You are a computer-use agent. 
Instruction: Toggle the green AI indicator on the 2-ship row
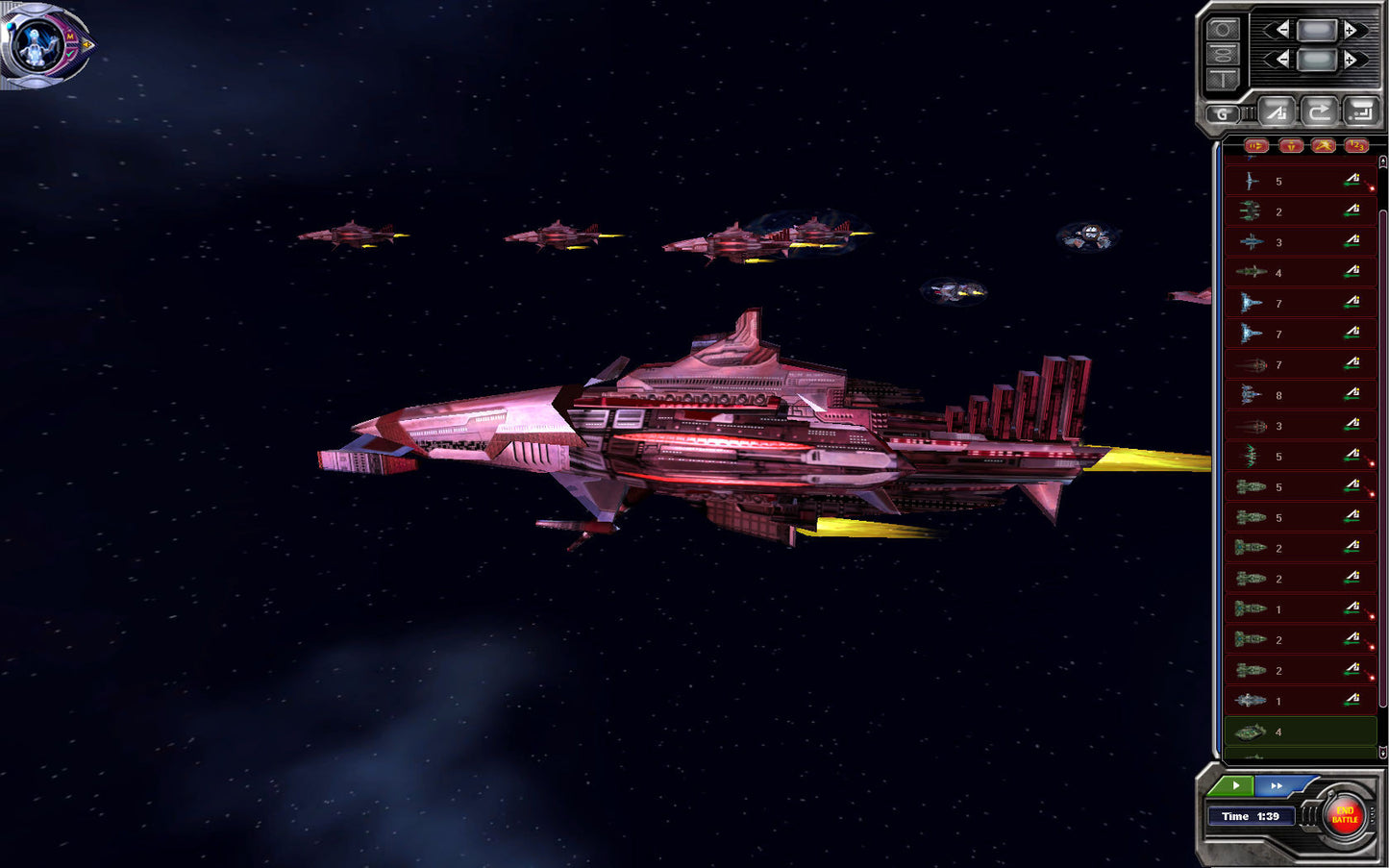point(1353,211)
